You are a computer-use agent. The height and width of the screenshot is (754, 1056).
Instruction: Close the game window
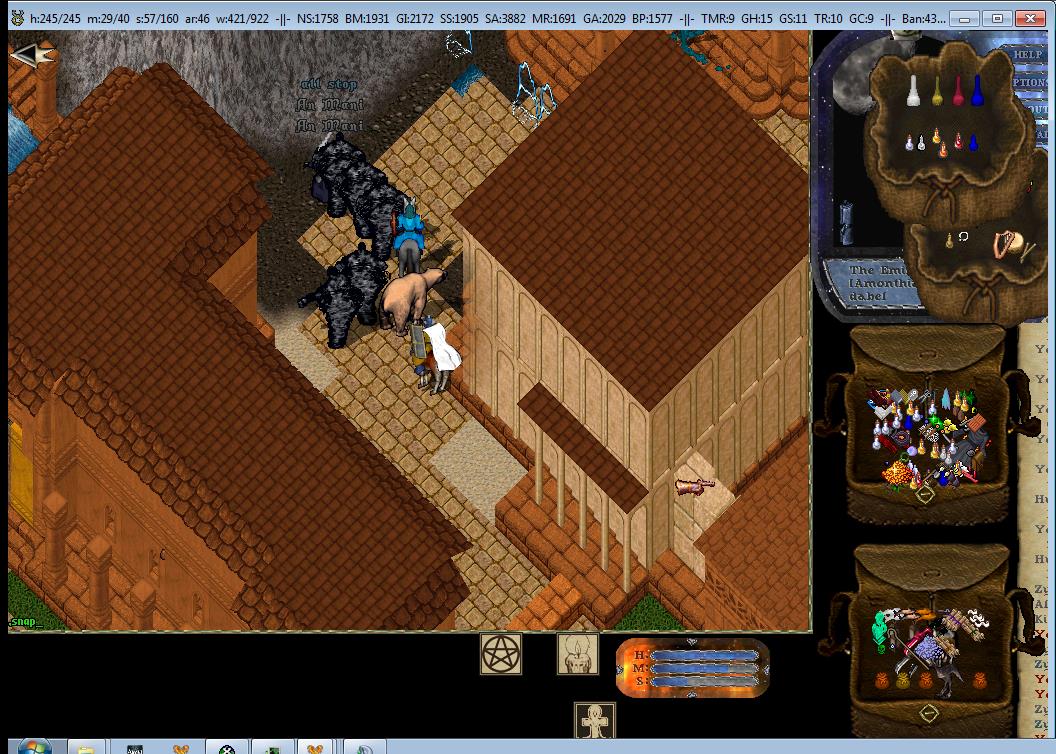(x=1029, y=18)
